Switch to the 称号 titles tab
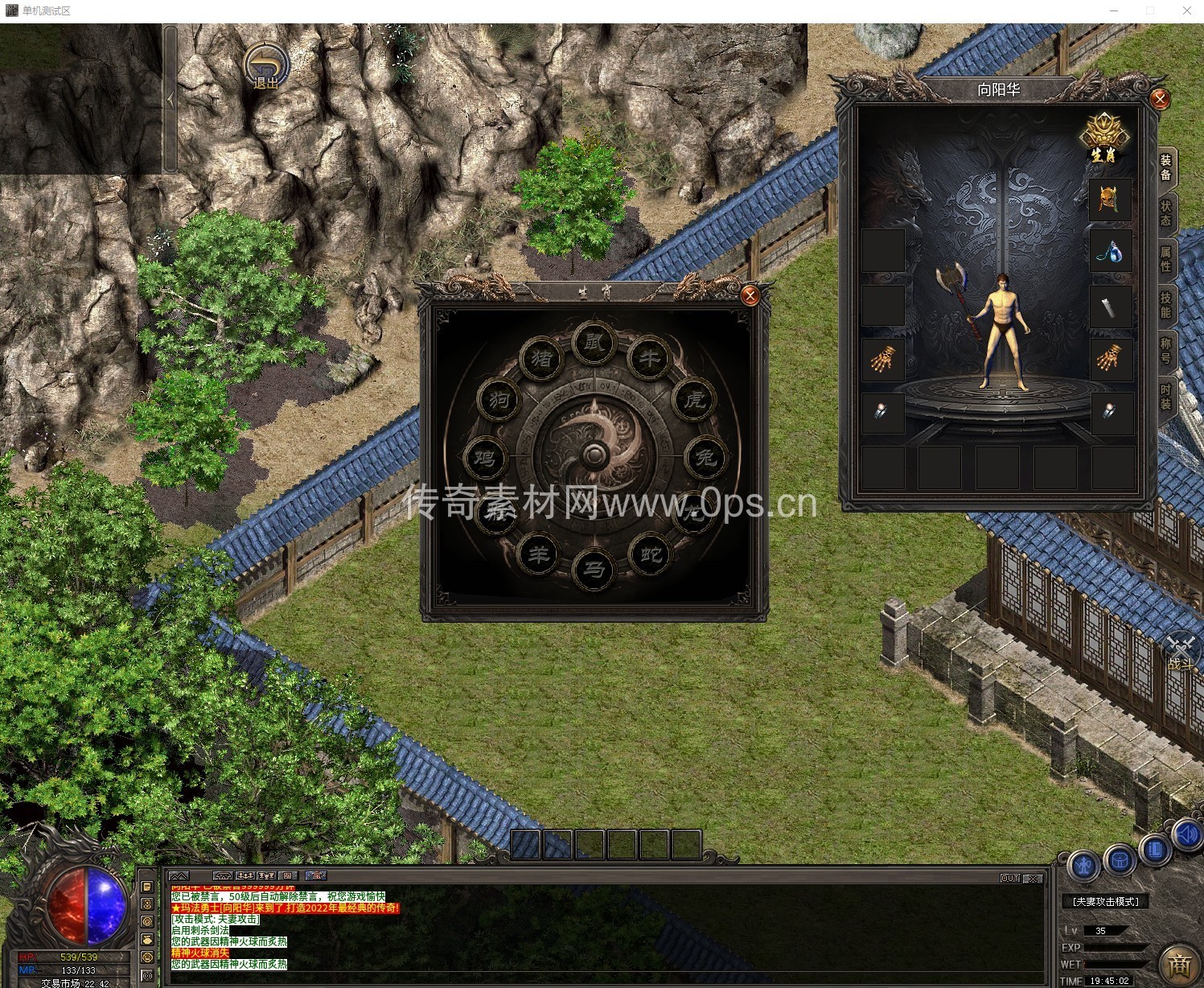Screen dimensions: 1204x988 [1165, 351]
